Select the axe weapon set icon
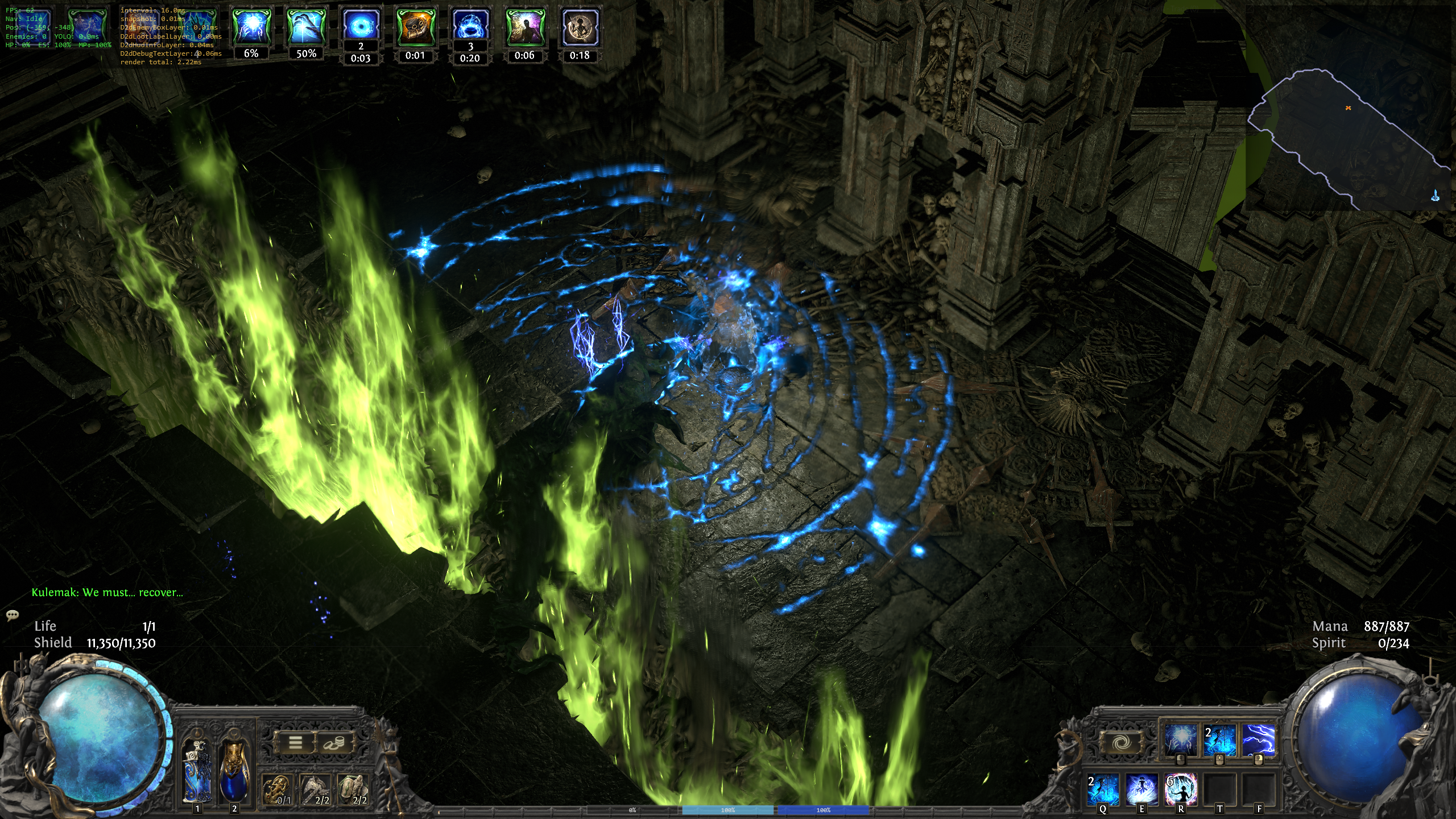This screenshot has height=819, width=1456. (316, 789)
